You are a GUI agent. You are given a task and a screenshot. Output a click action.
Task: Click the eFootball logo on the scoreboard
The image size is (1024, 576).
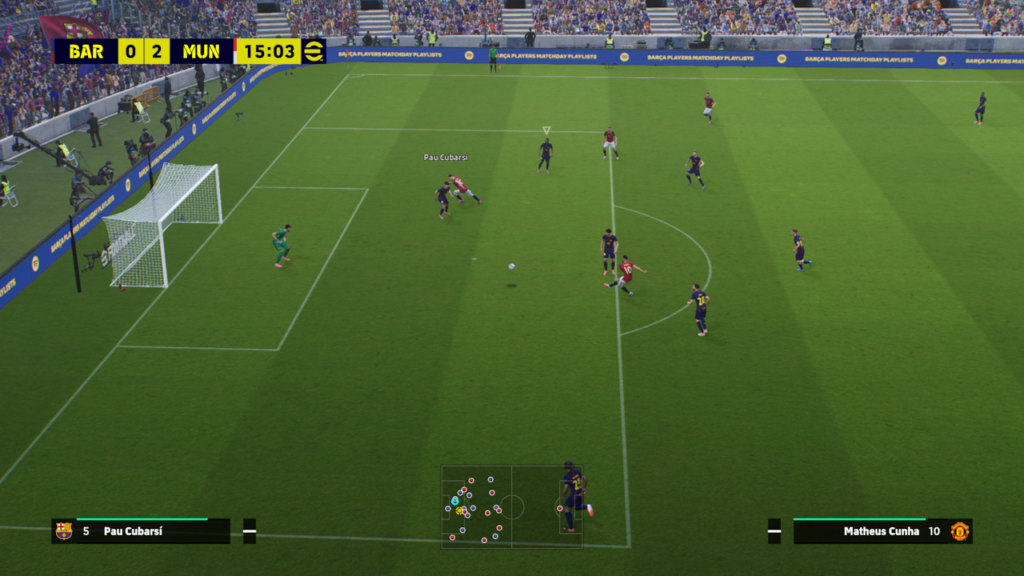[314, 51]
